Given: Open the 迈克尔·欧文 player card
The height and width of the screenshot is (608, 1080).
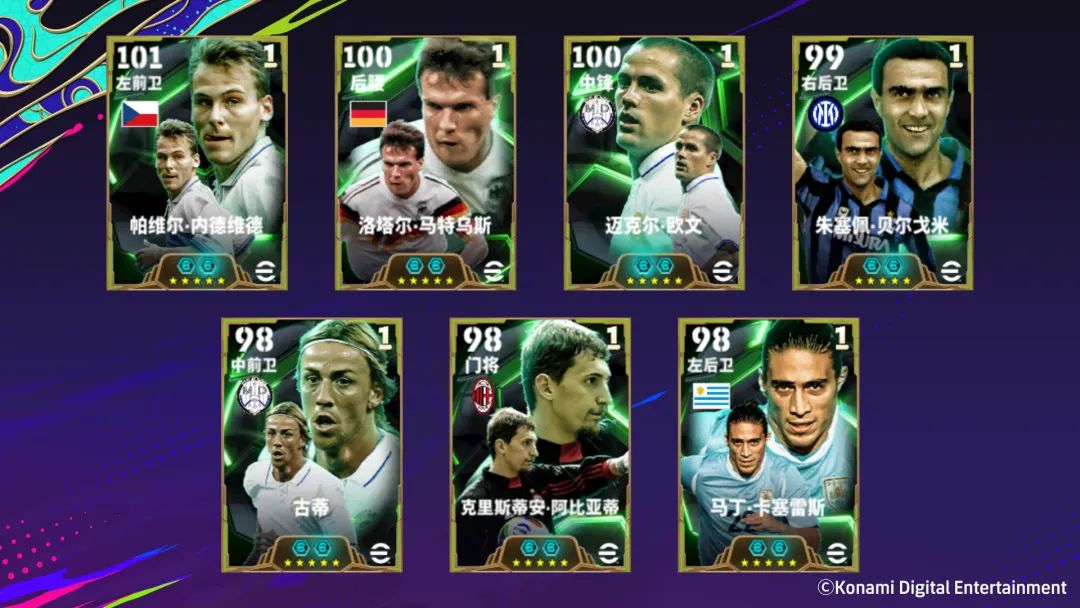Looking at the screenshot, I should coord(654,163).
